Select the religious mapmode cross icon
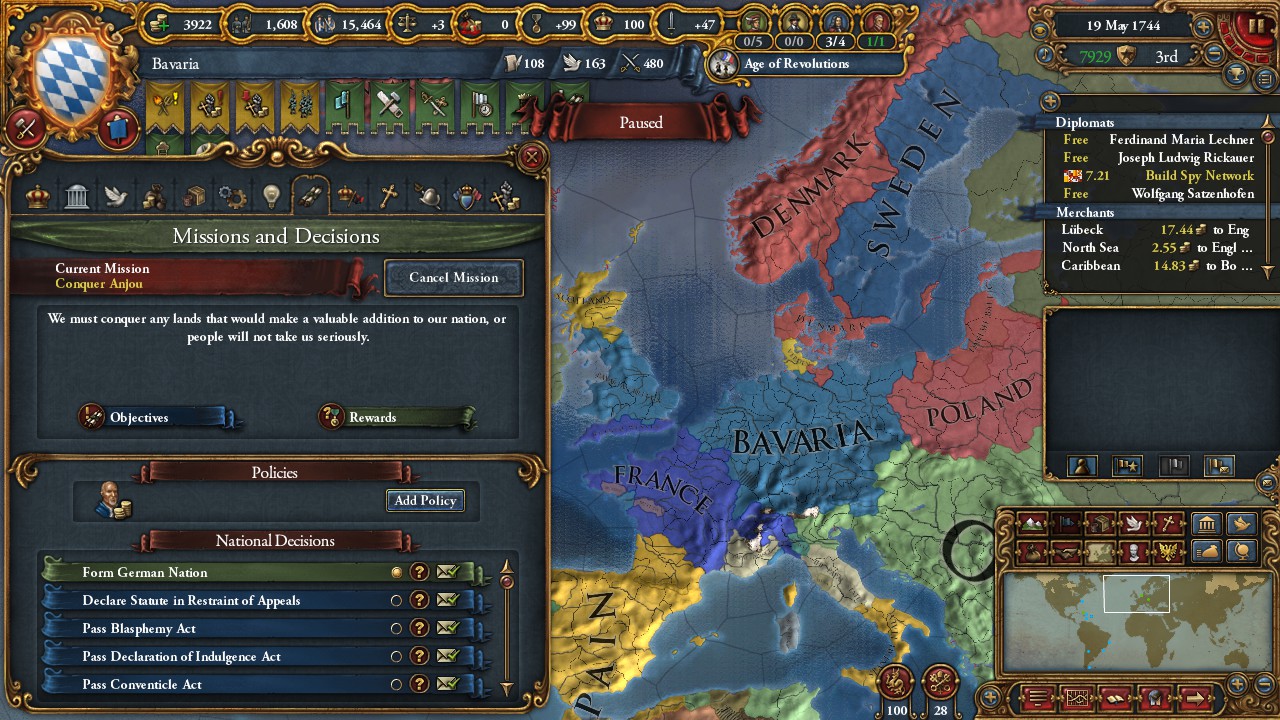The width and height of the screenshot is (1280, 720). (1169, 523)
